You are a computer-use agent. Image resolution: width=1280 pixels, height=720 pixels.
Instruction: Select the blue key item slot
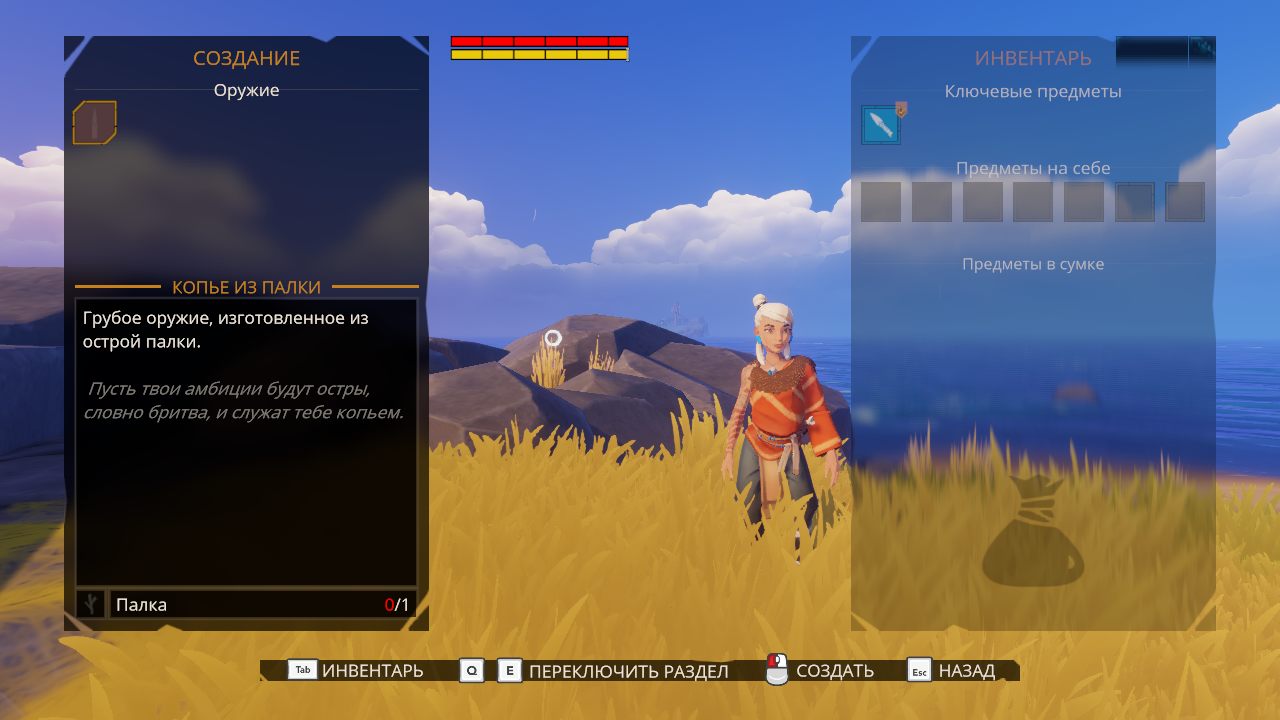(881, 125)
